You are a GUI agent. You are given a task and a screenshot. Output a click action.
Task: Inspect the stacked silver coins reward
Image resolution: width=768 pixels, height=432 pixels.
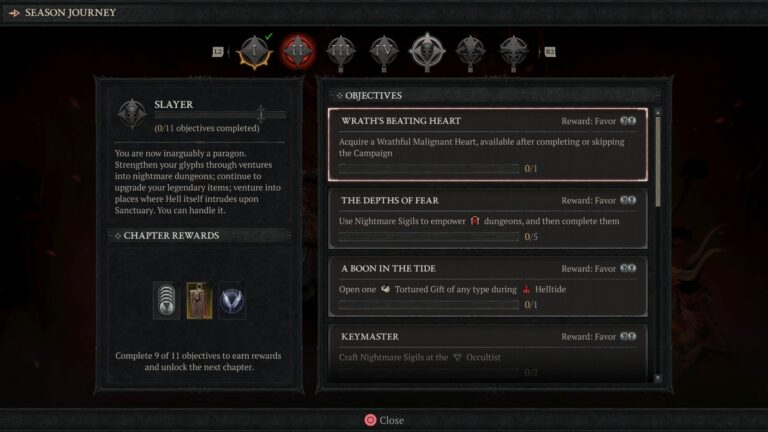166,298
